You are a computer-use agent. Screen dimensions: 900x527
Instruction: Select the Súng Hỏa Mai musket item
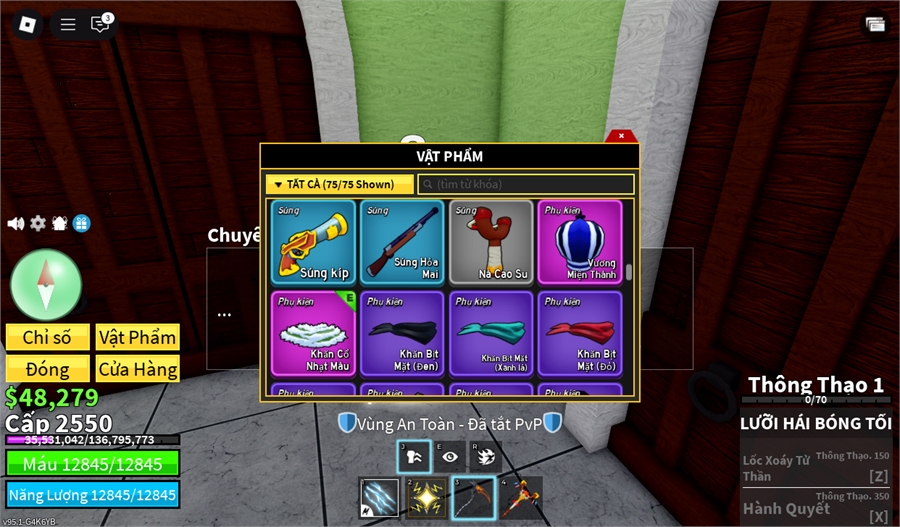tap(402, 242)
